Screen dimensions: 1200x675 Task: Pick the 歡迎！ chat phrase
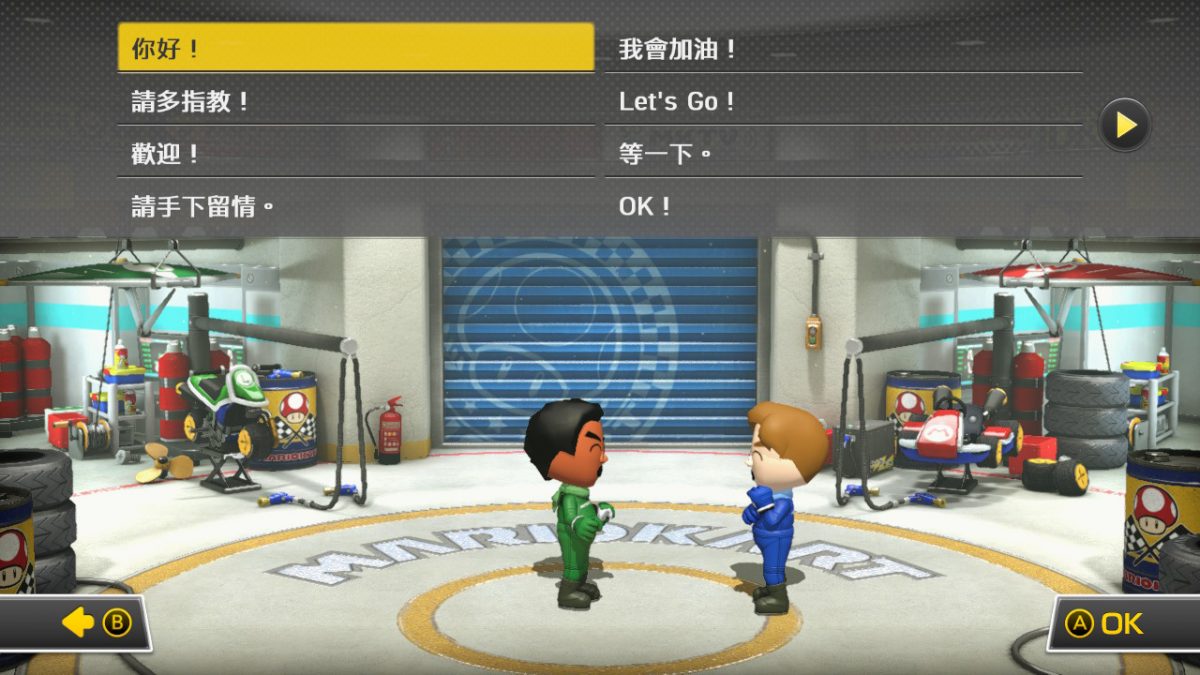point(355,154)
